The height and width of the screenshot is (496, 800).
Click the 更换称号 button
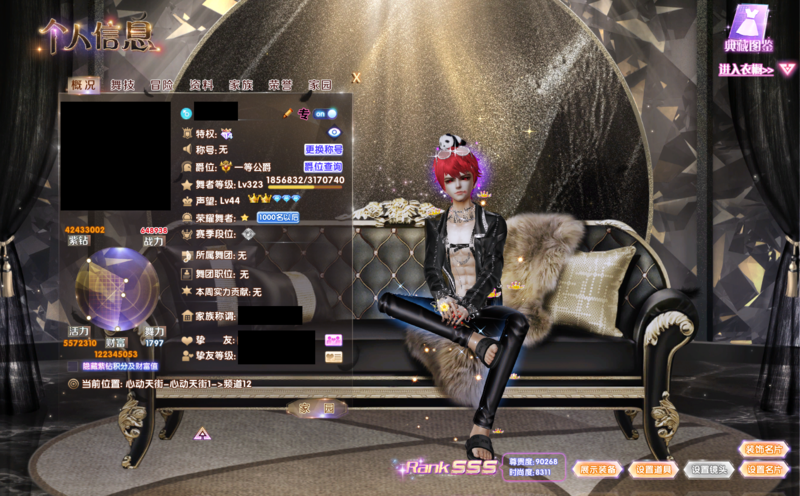[x=323, y=149]
